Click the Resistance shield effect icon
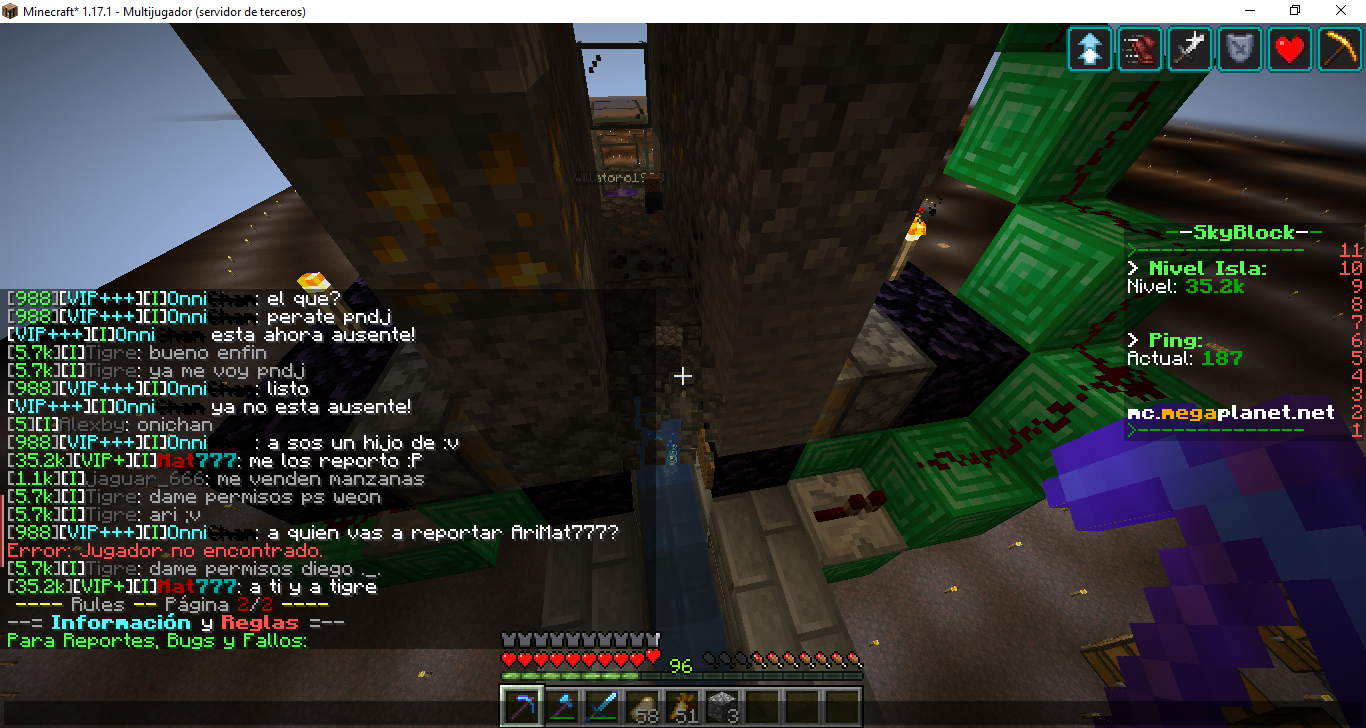The height and width of the screenshot is (728, 1366). coord(1240,49)
